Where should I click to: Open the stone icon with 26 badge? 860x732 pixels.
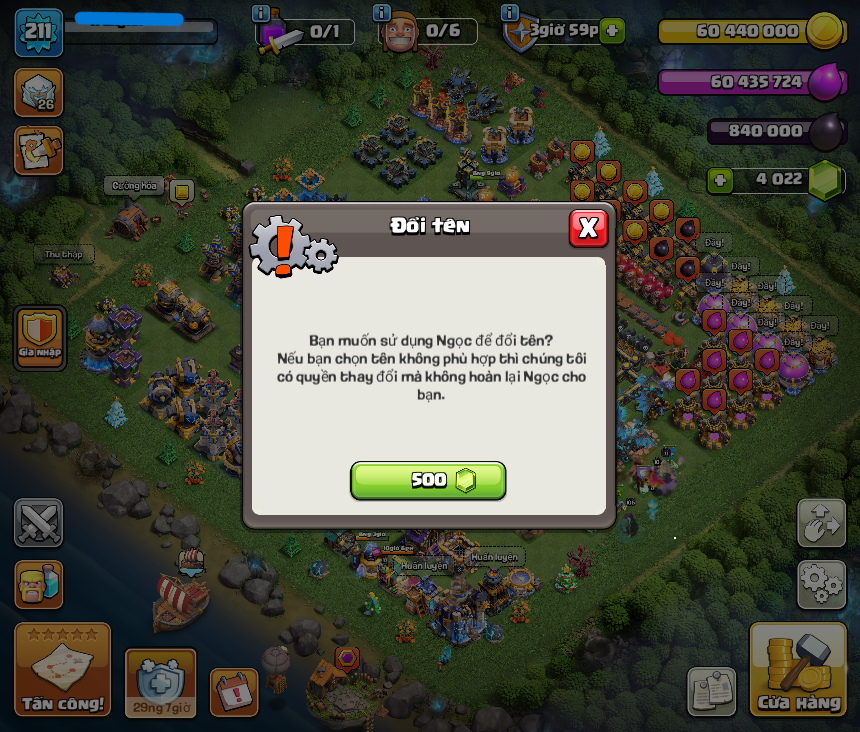tap(38, 92)
